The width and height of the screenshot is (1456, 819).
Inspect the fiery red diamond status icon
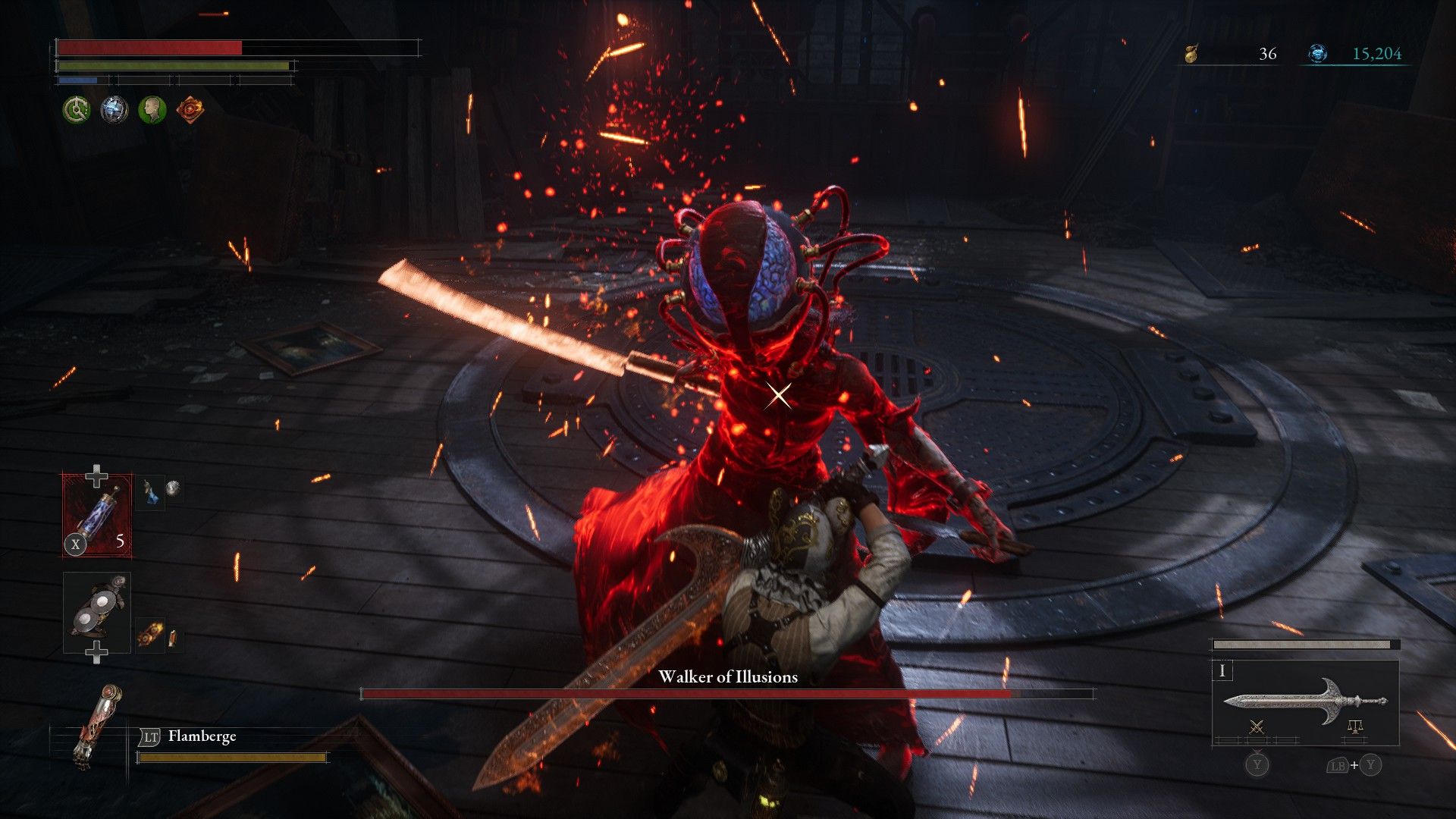pyautogui.click(x=190, y=110)
